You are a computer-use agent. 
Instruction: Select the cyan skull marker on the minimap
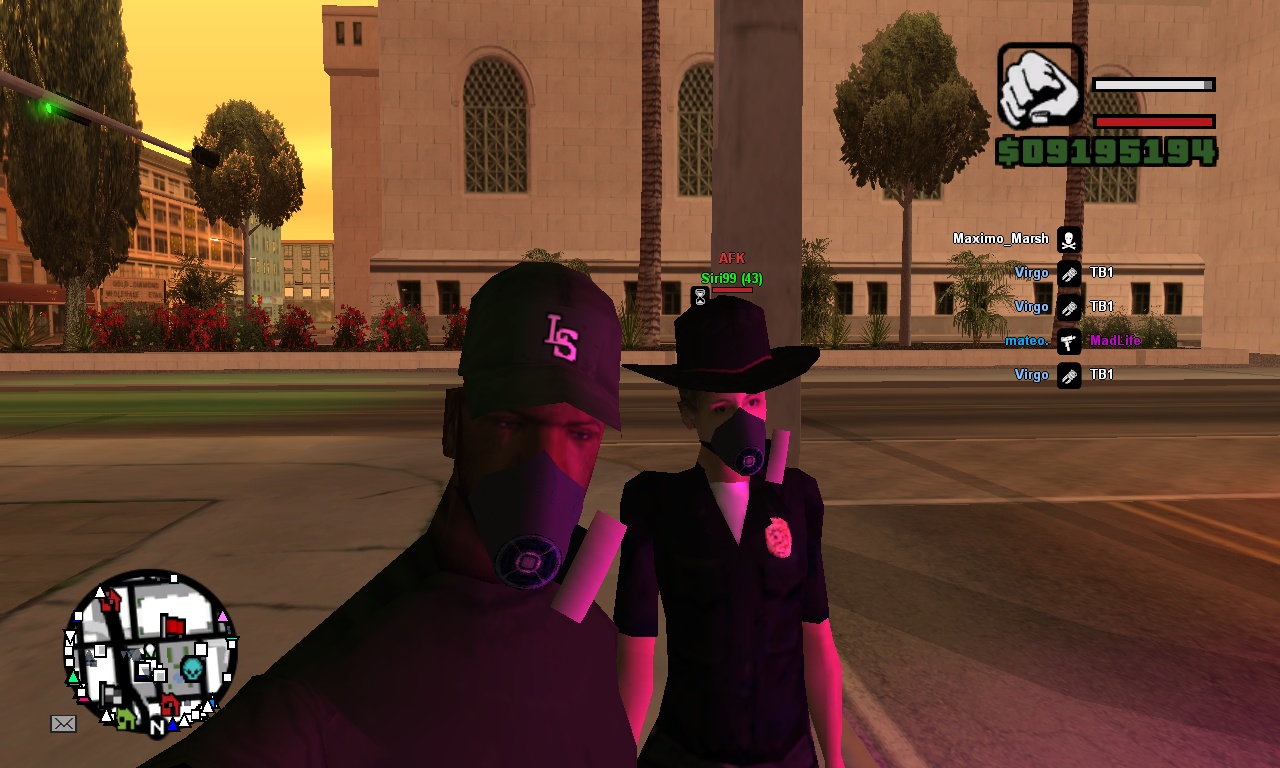pyautogui.click(x=191, y=668)
